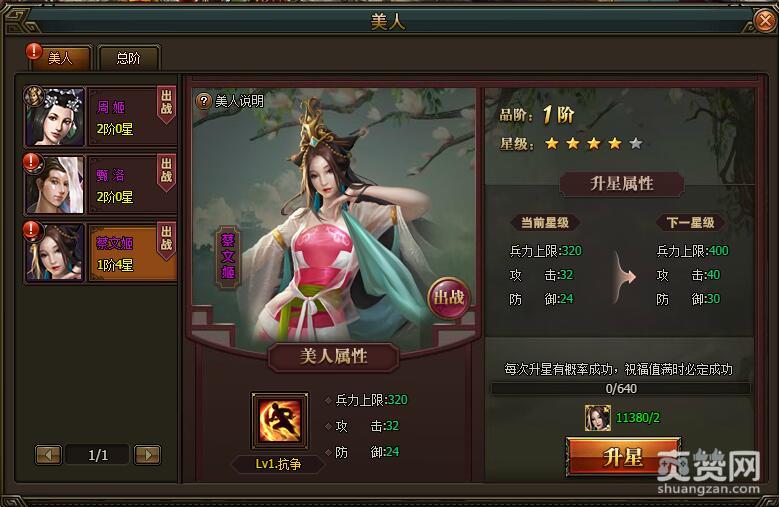779x507 pixels.
Task: Go to the next list page
Action: click(x=147, y=455)
